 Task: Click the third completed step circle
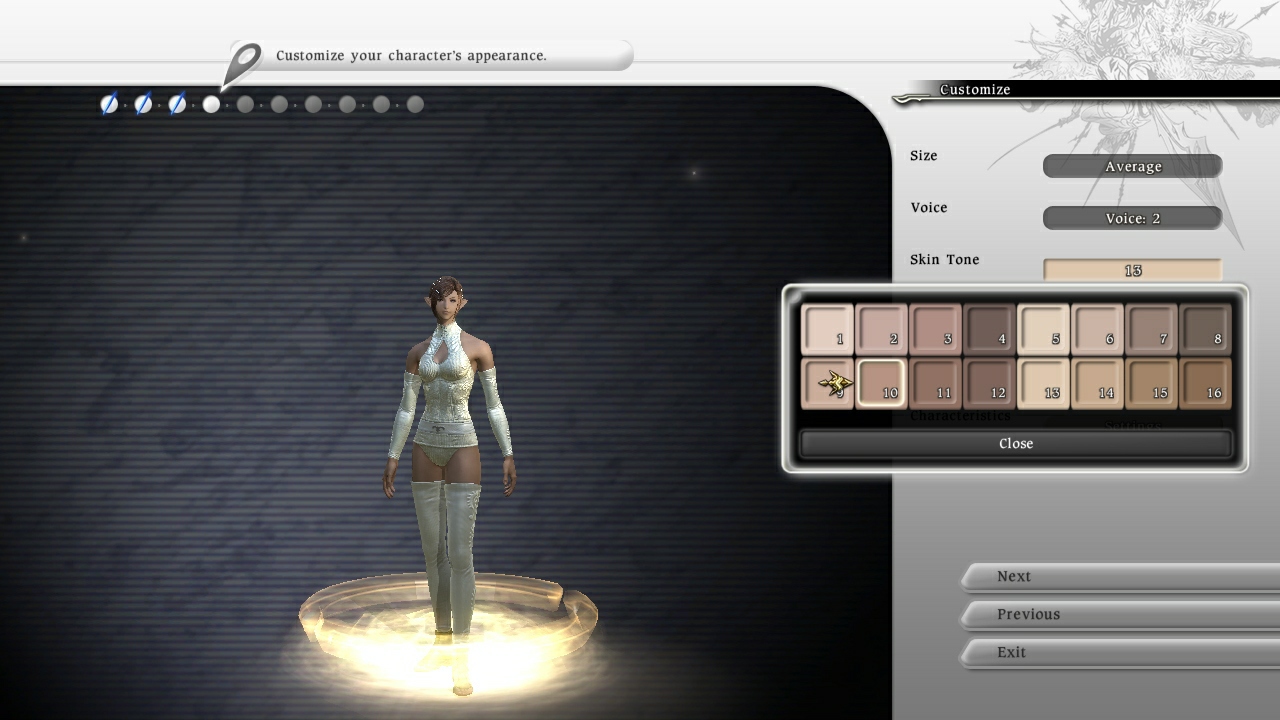176,103
